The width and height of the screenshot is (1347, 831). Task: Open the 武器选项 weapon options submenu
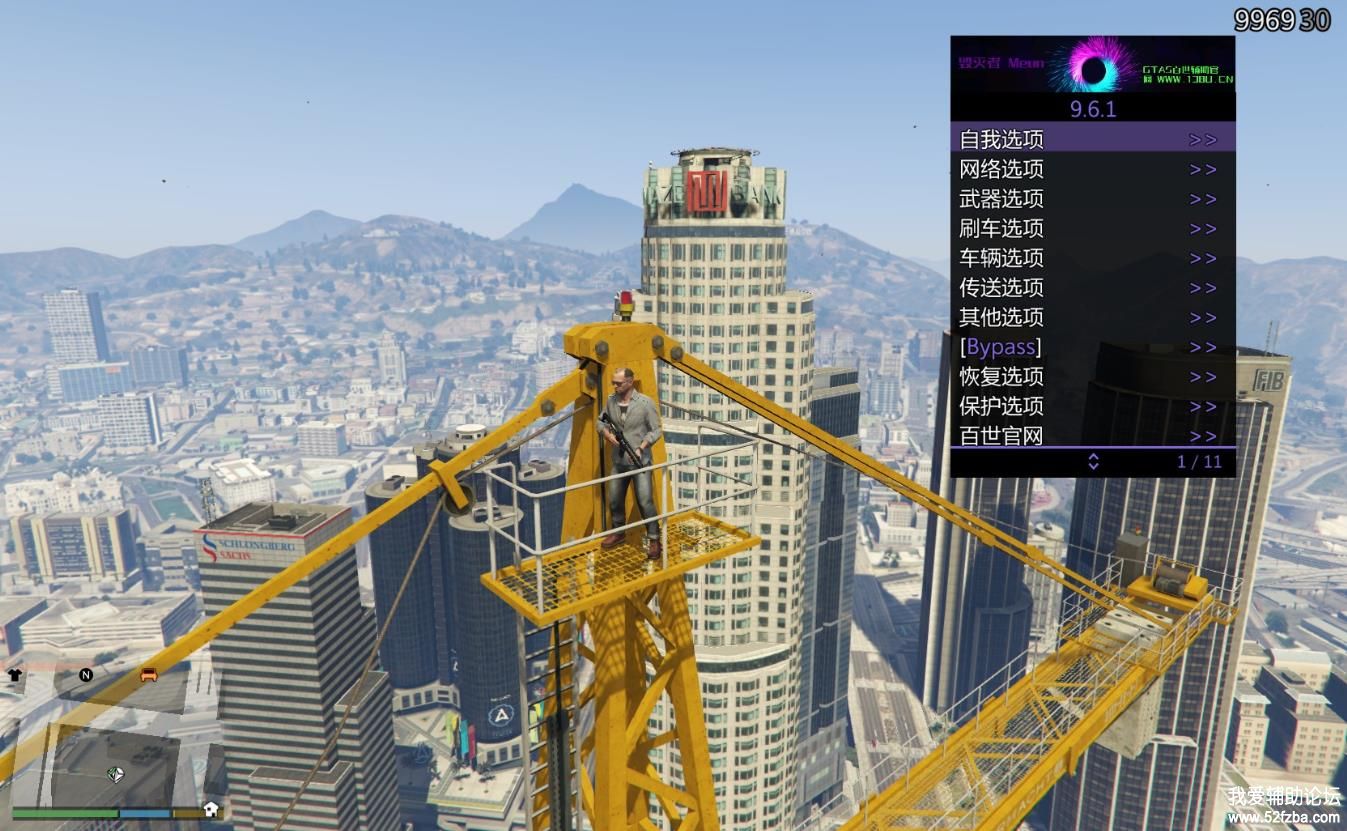[x=1092, y=199]
